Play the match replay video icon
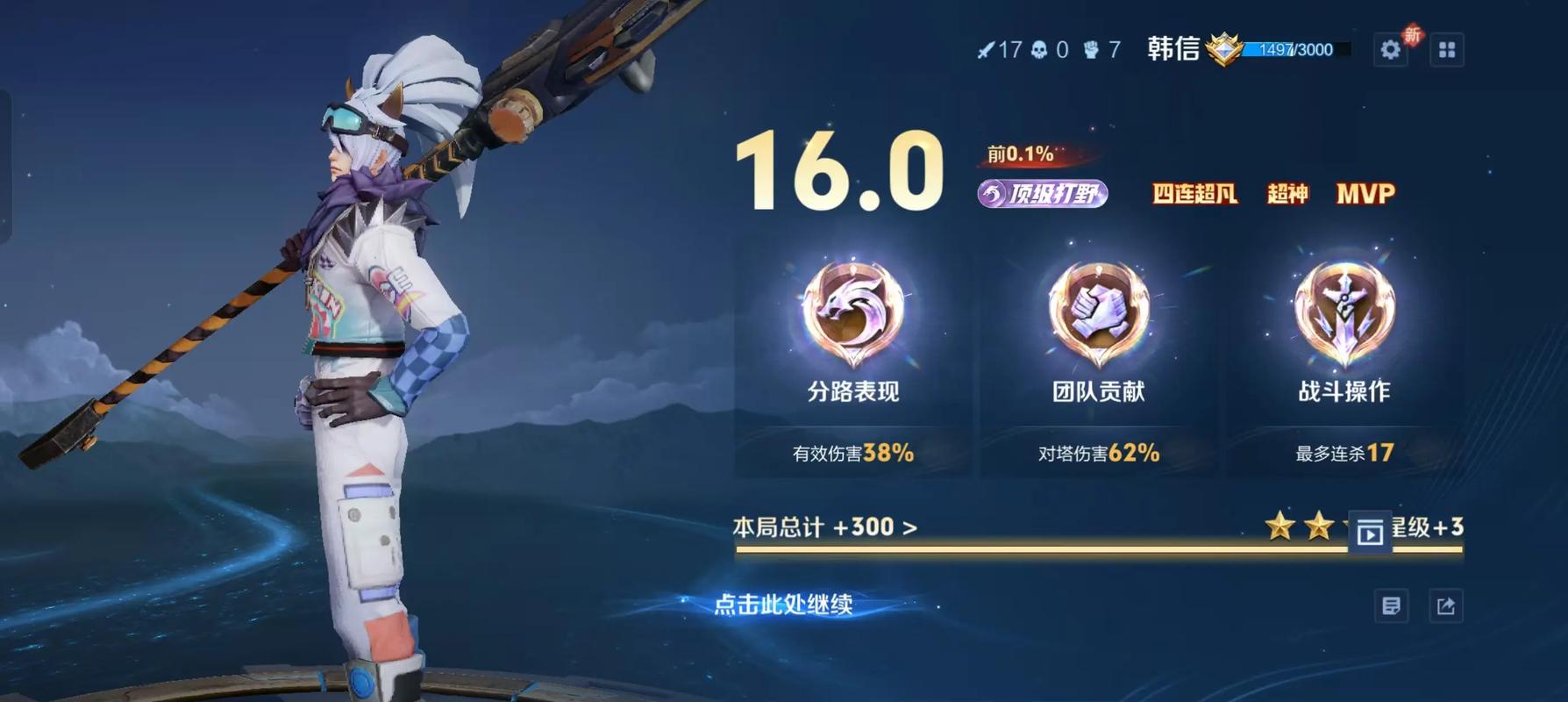Screen dimensions: 1568x702 1372,532
